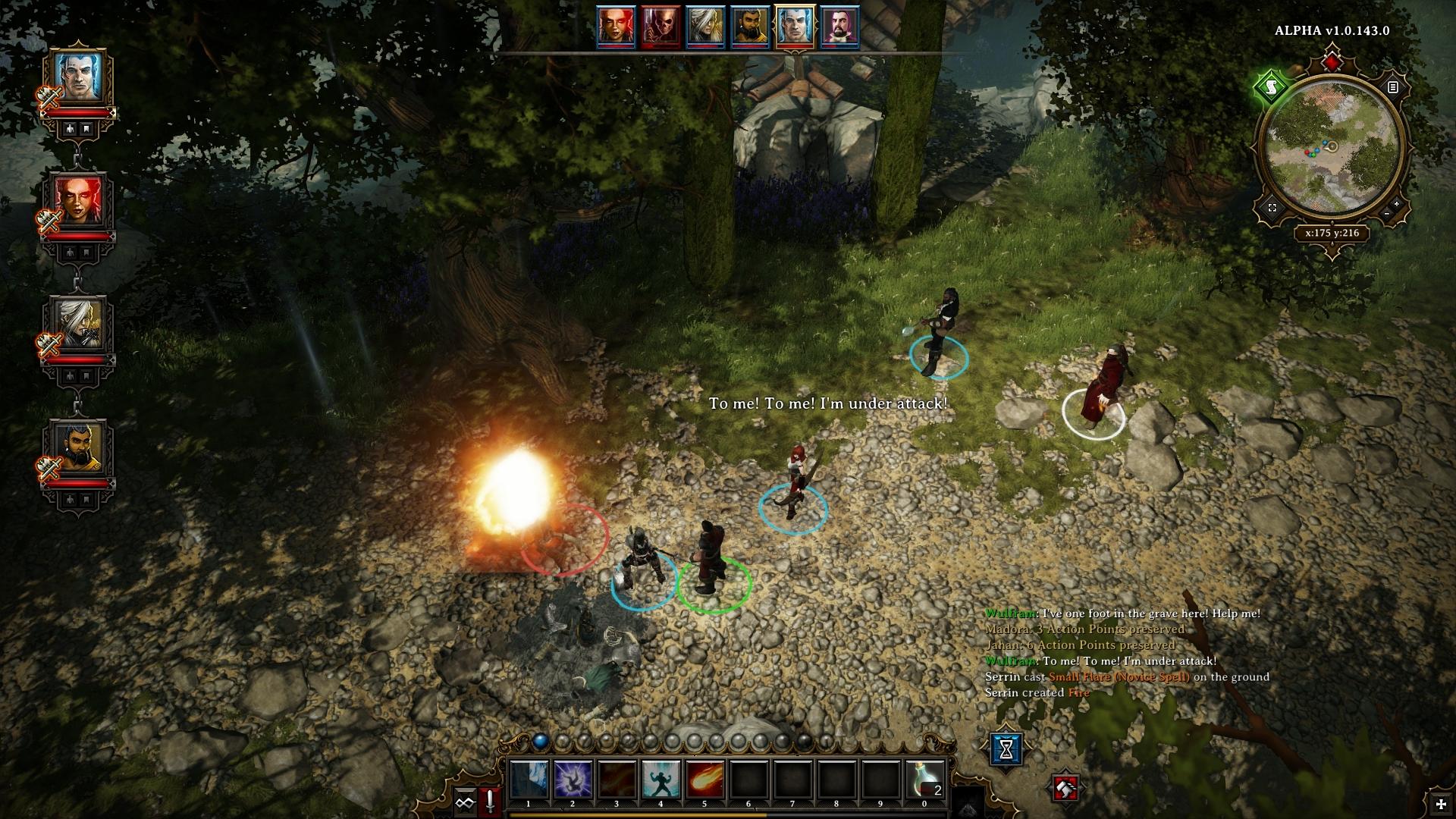1456x819 pixels.
Task: Zoom in the minimap with plus button
Action: 1397,205
